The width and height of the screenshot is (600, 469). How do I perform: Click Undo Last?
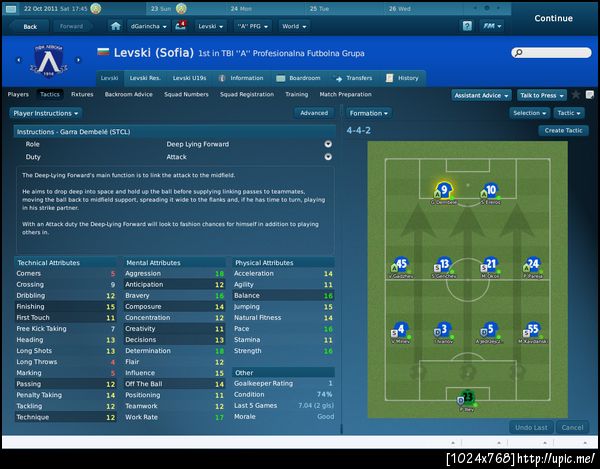pyautogui.click(x=529, y=427)
